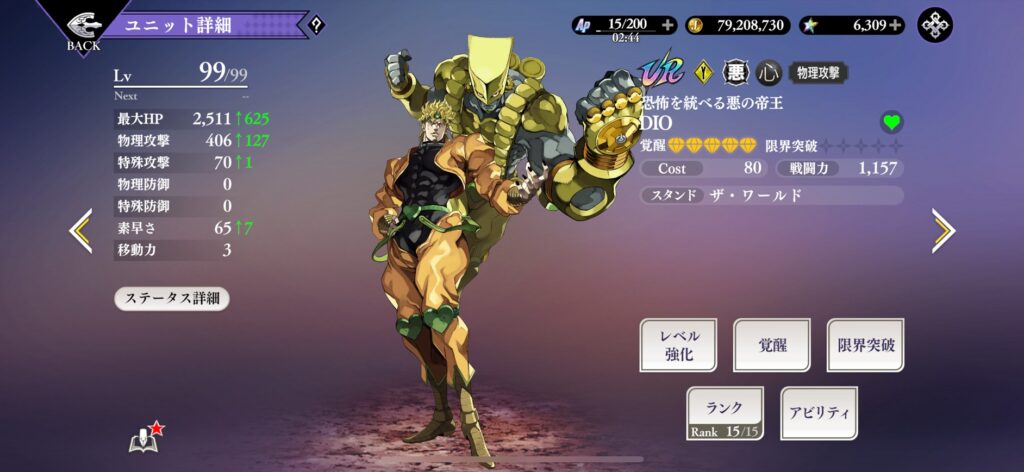Toggle the green heart favorite icon
This screenshot has width=1024, height=472.
tap(891, 122)
